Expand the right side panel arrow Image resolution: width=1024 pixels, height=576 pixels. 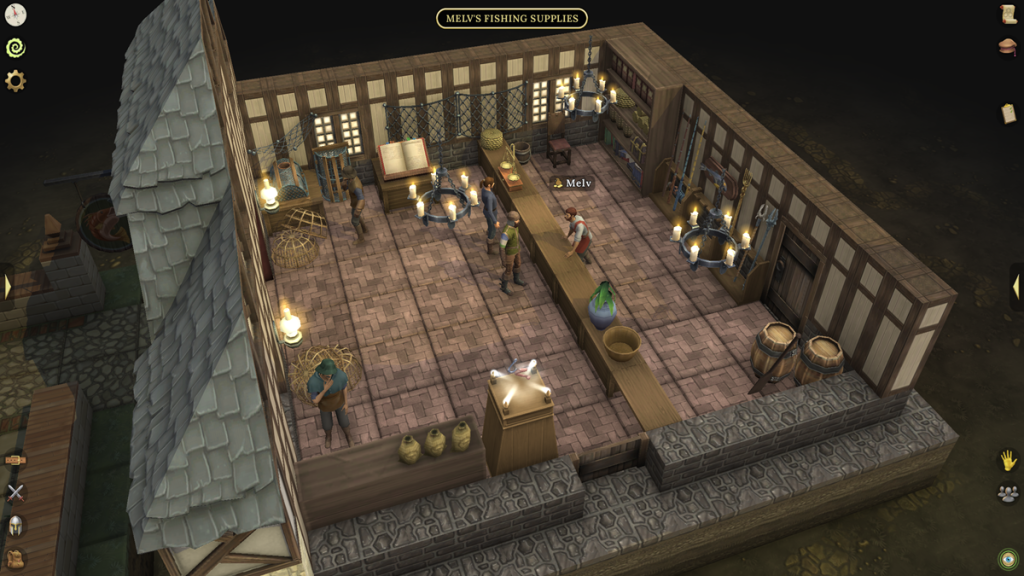pos(1016,287)
